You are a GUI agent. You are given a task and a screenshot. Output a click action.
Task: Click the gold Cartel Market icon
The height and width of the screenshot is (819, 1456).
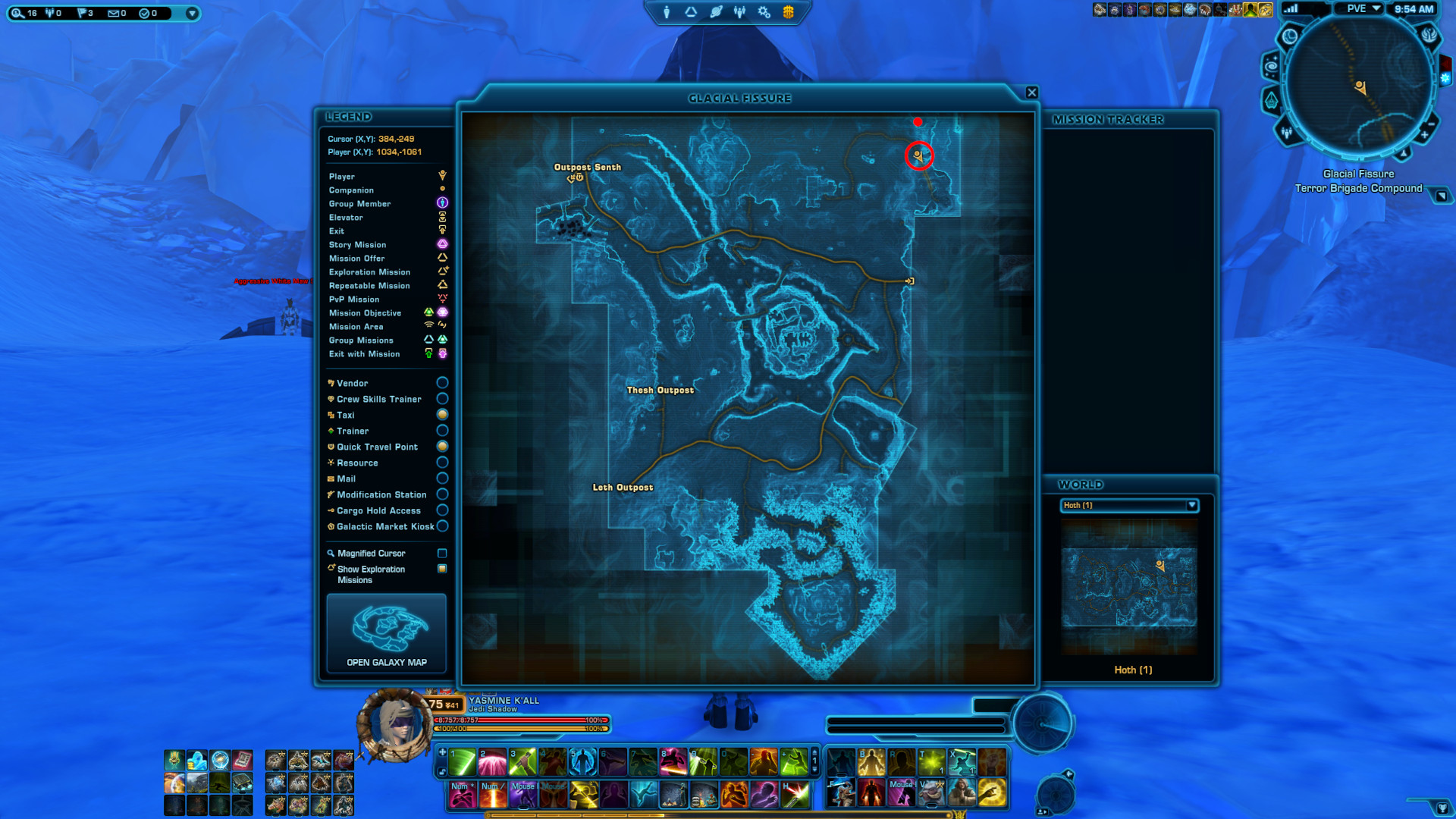(787, 11)
